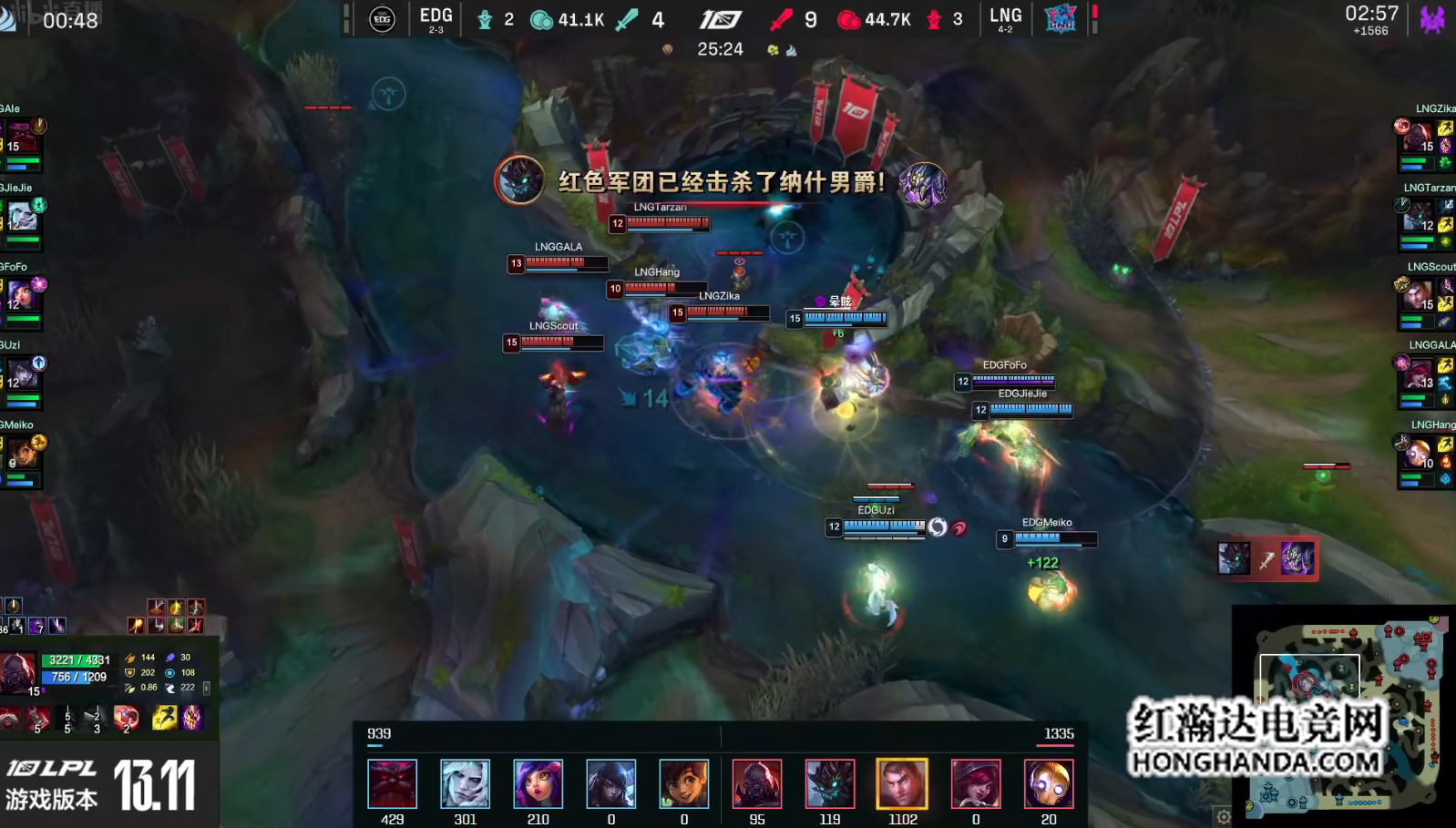Select LNGGALA's portrait in the right sidebar
This screenshot has height=828, width=1456.
(x=1417, y=374)
